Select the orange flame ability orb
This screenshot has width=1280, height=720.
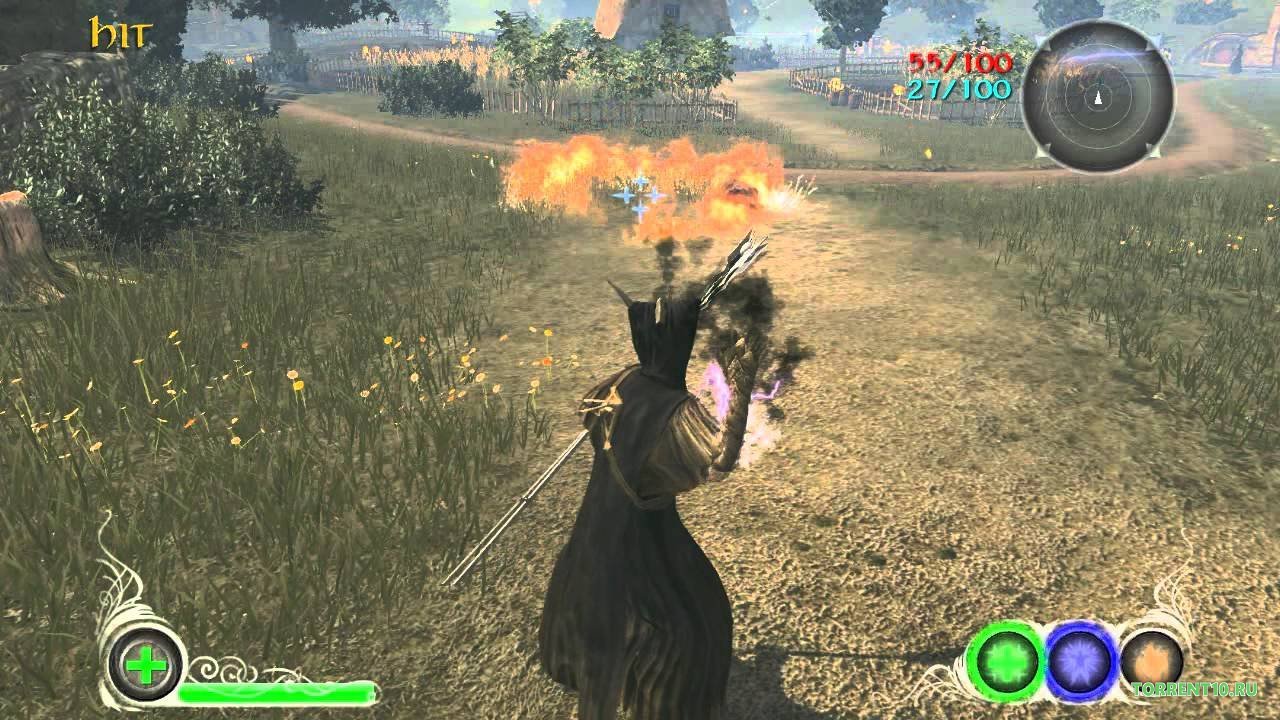(1151, 660)
